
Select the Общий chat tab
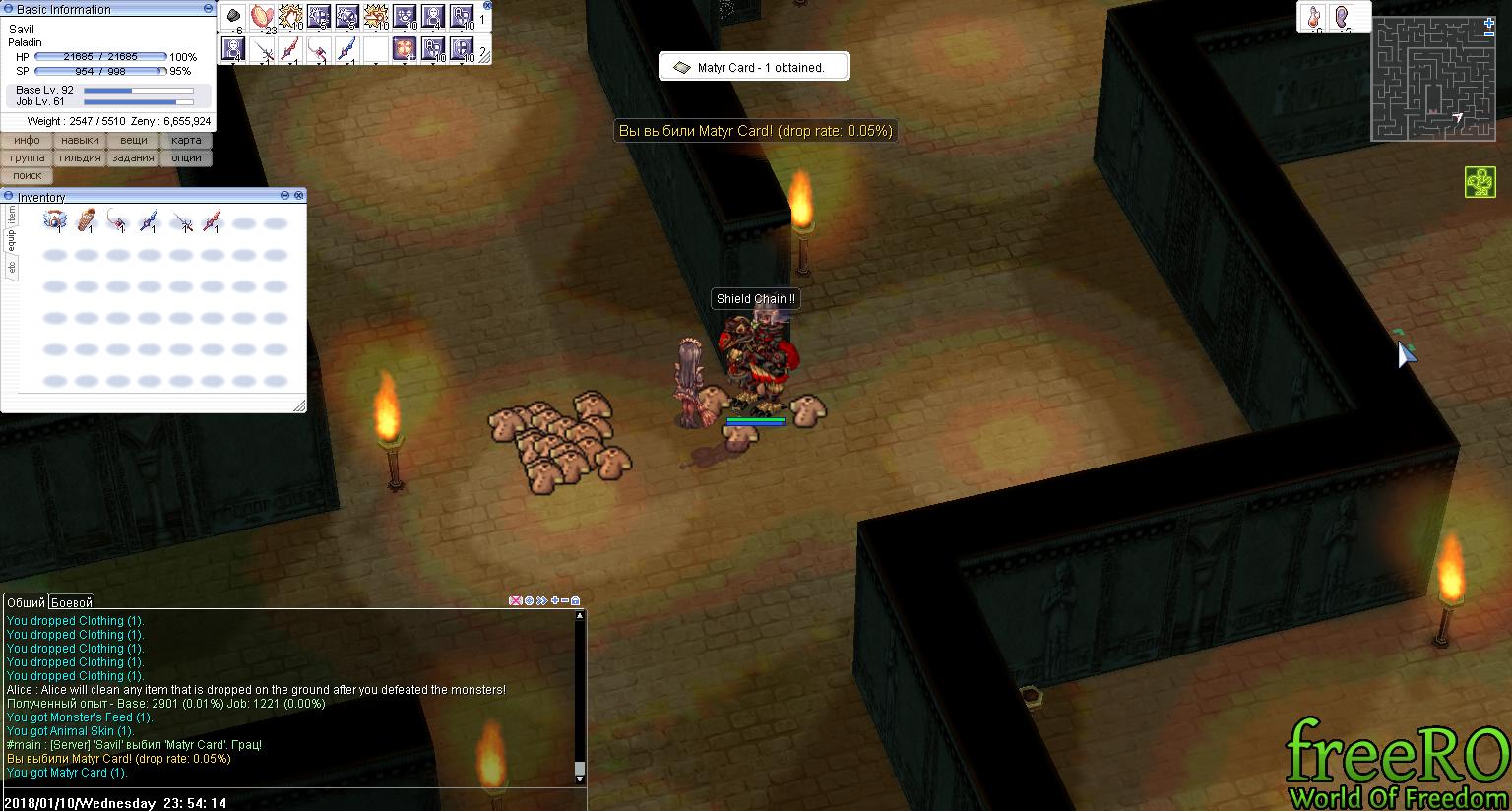click(27, 602)
